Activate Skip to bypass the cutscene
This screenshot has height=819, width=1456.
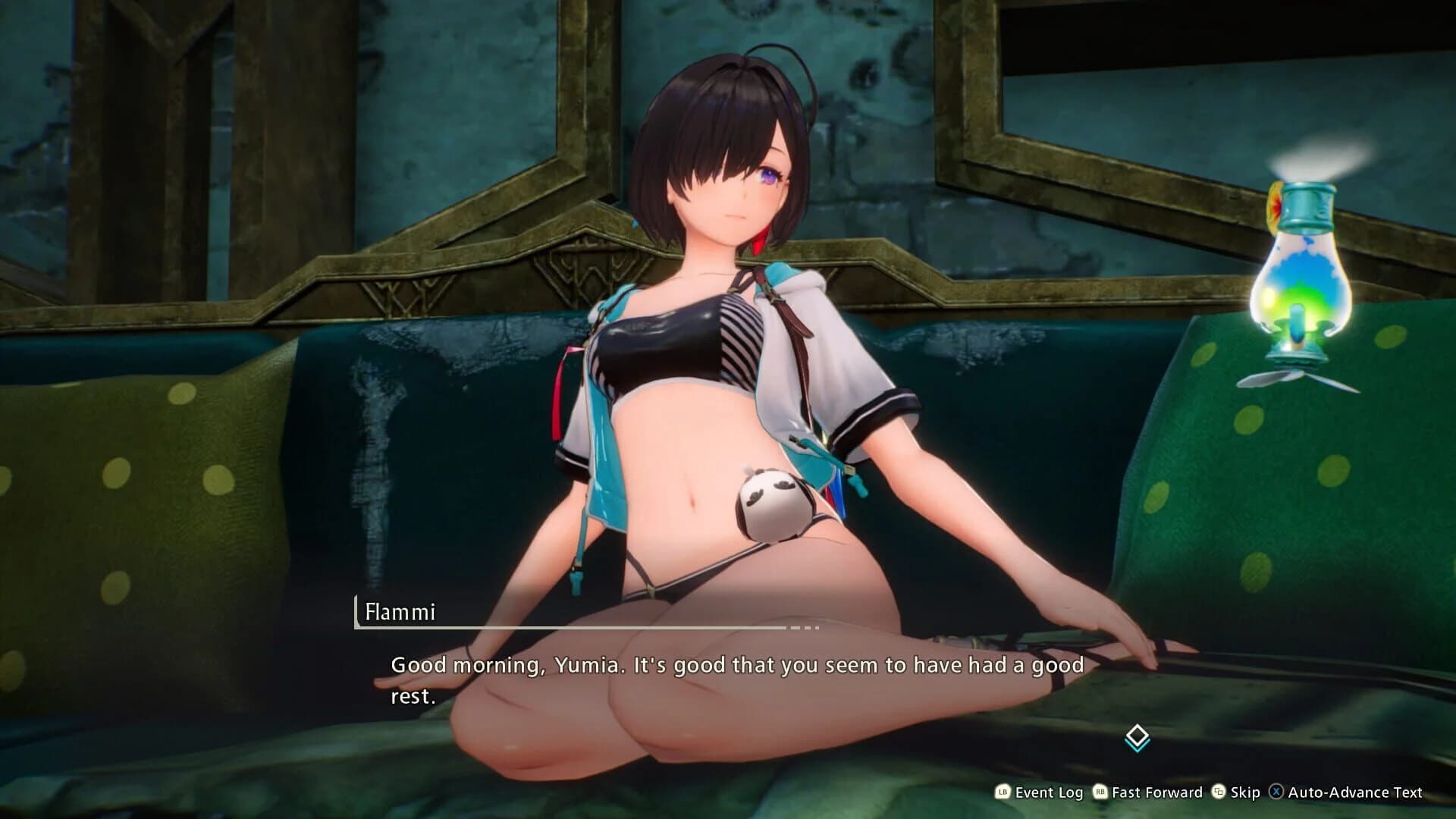click(x=1245, y=792)
